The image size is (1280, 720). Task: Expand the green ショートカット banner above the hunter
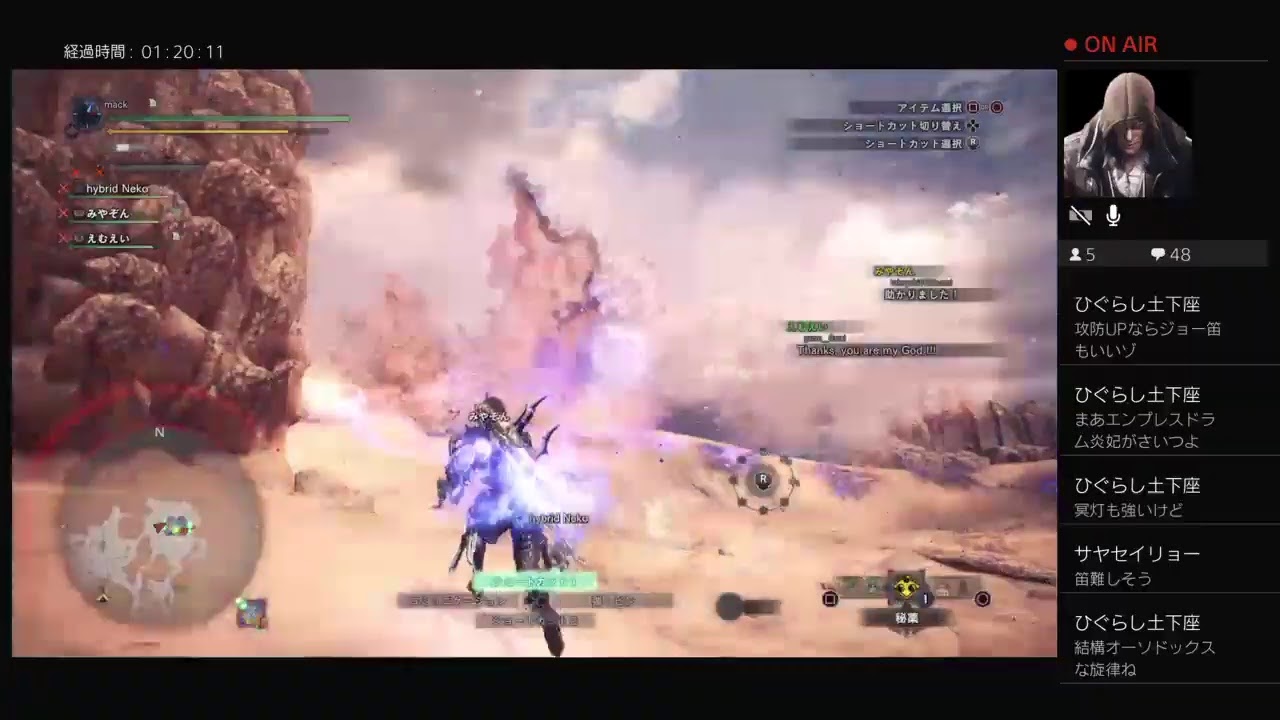click(x=537, y=580)
